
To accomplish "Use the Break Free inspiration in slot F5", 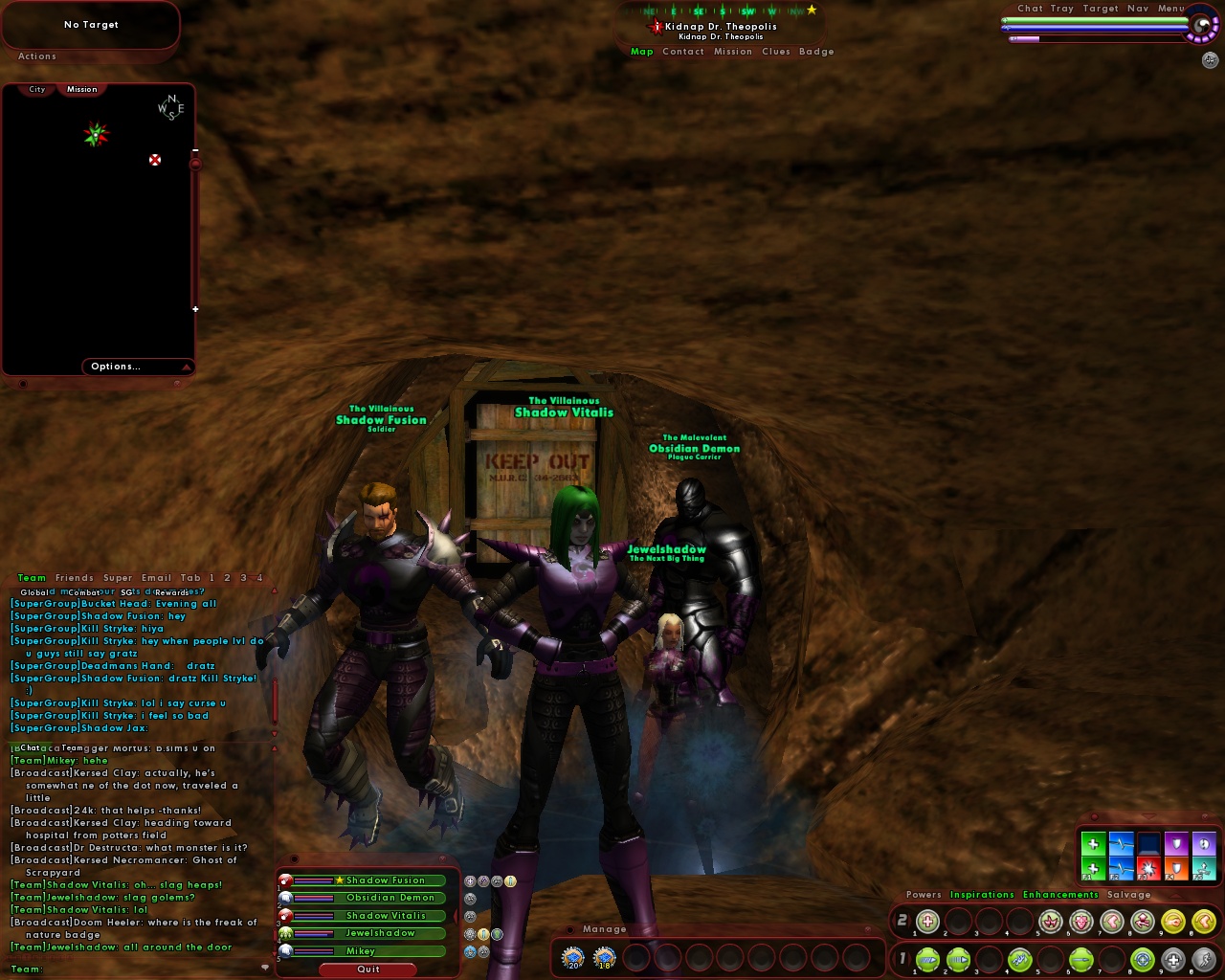I will pyautogui.click(x=1204, y=868).
